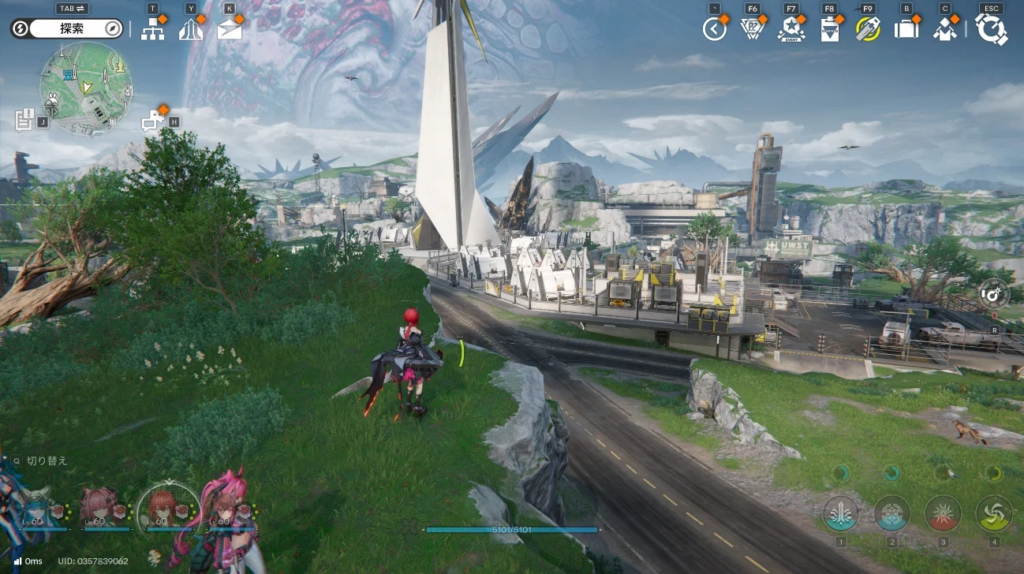The height and width of the screenshot is (574, 1024).
Task: Open the quest log document icon
Action: [25, 120]
